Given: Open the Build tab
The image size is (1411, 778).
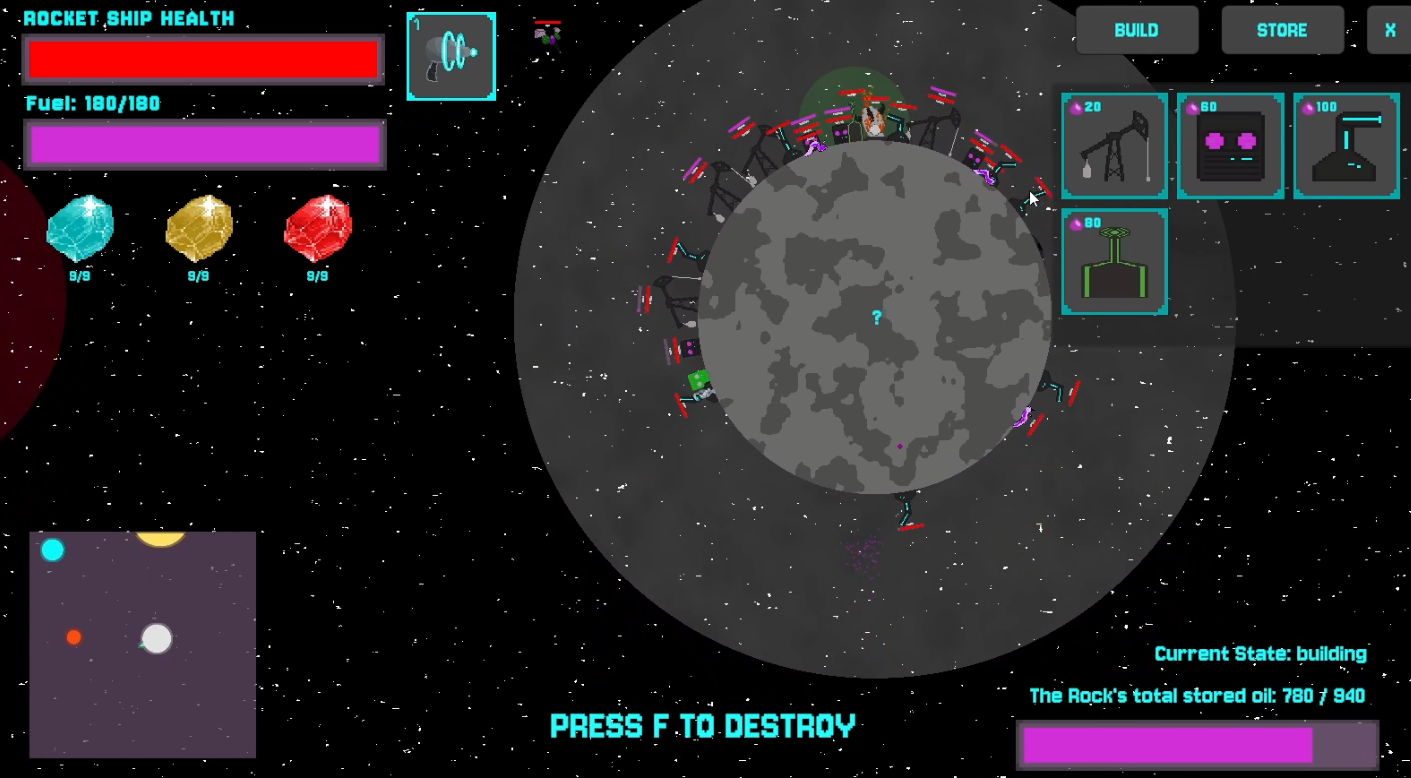Looking at the screenshot, I should pyautogui.click(x=1136, y=30).
